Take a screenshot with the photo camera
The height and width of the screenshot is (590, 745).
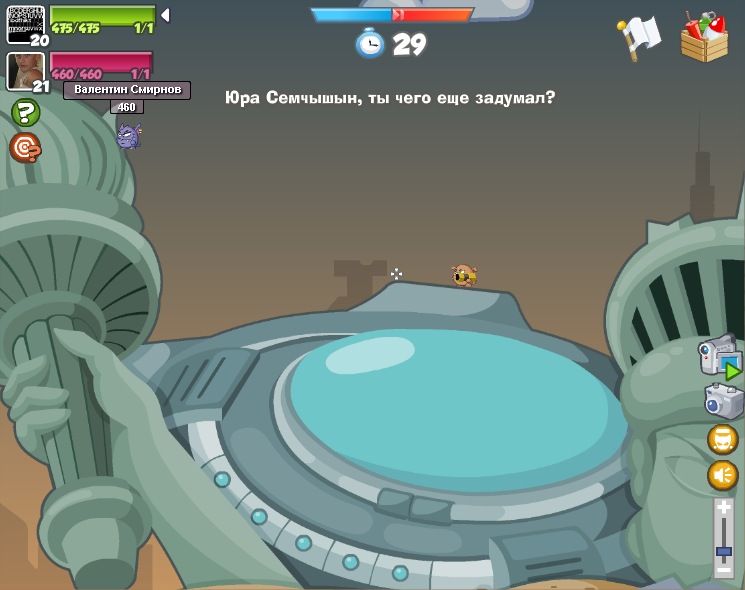tap(723, 401)
